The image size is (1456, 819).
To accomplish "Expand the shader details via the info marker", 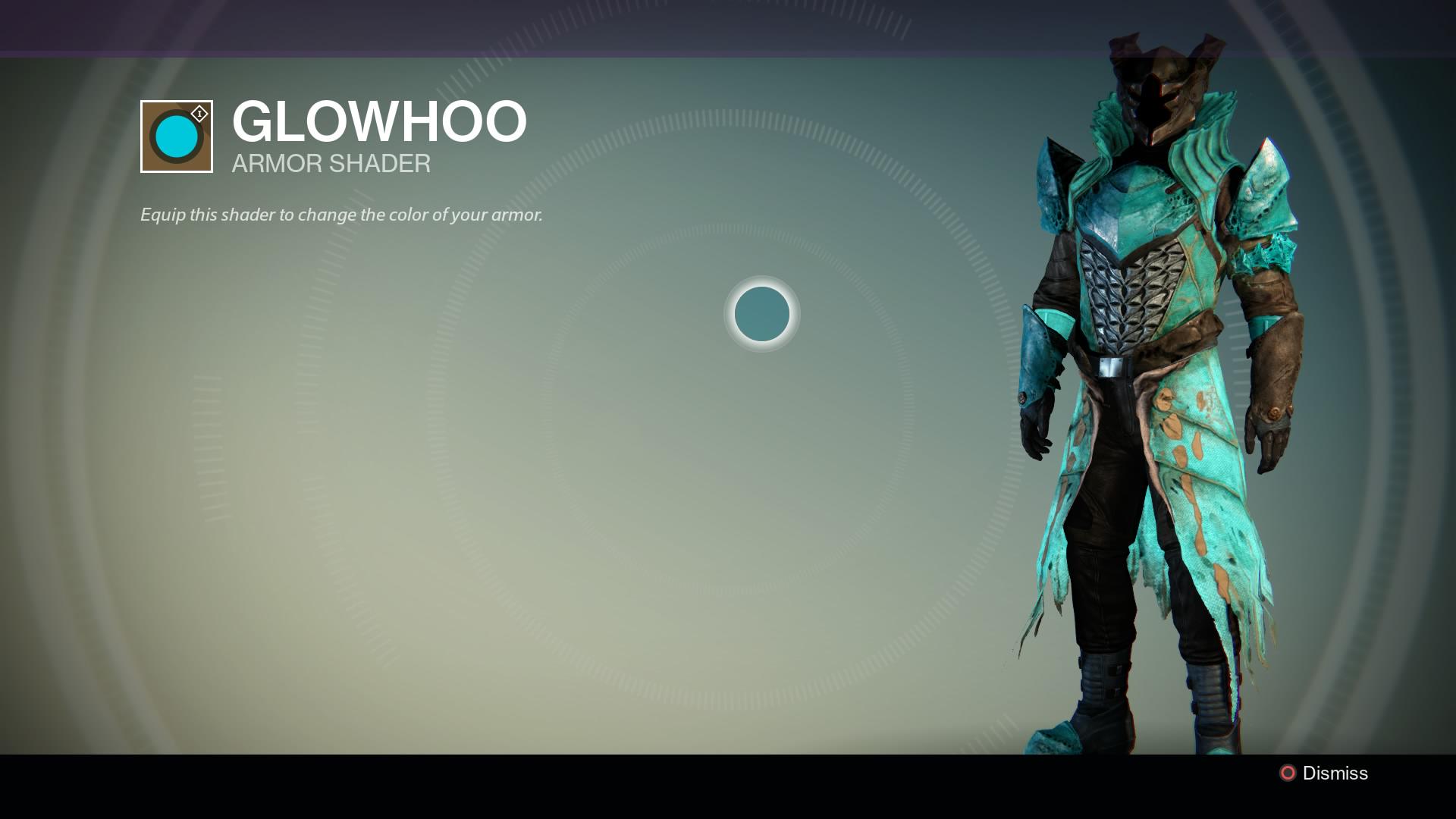I will coord(199,114).
